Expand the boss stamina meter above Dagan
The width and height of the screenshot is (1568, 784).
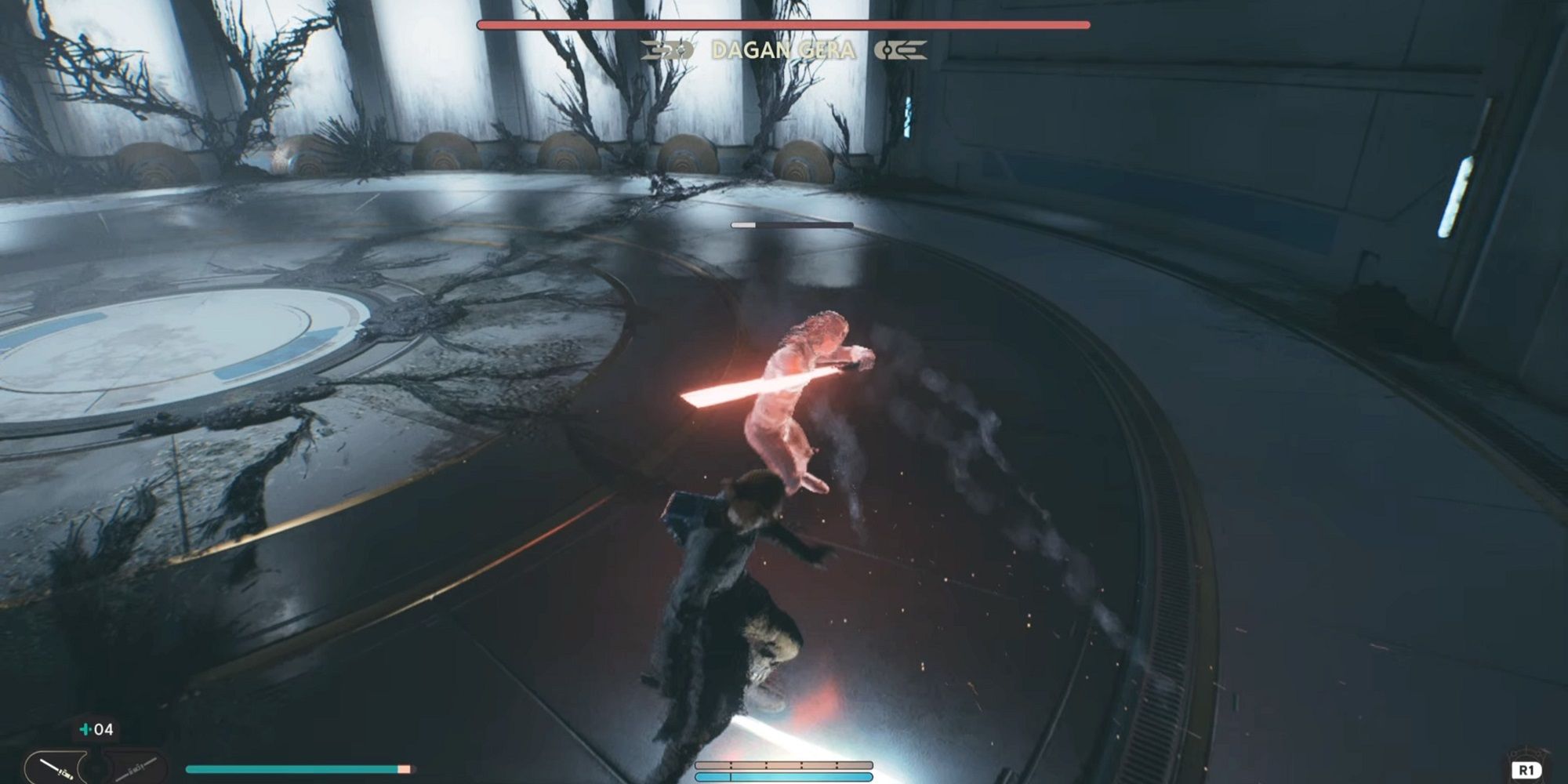tap(792, 223)
